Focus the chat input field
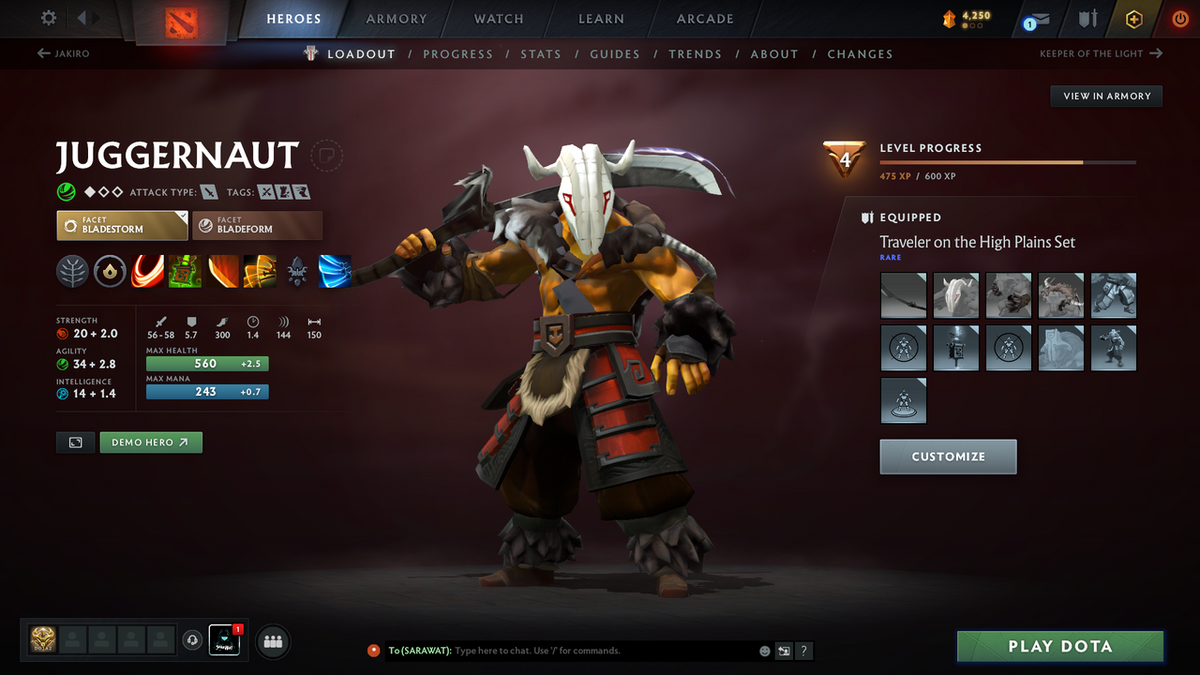1200x675 pixels. coord(600,651)
